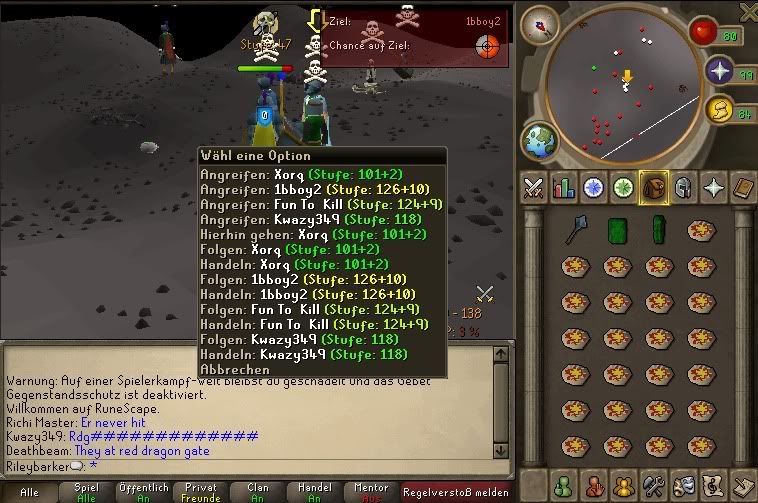Click the 'Regelverstoß melden' report button

[x=456, y=492]
